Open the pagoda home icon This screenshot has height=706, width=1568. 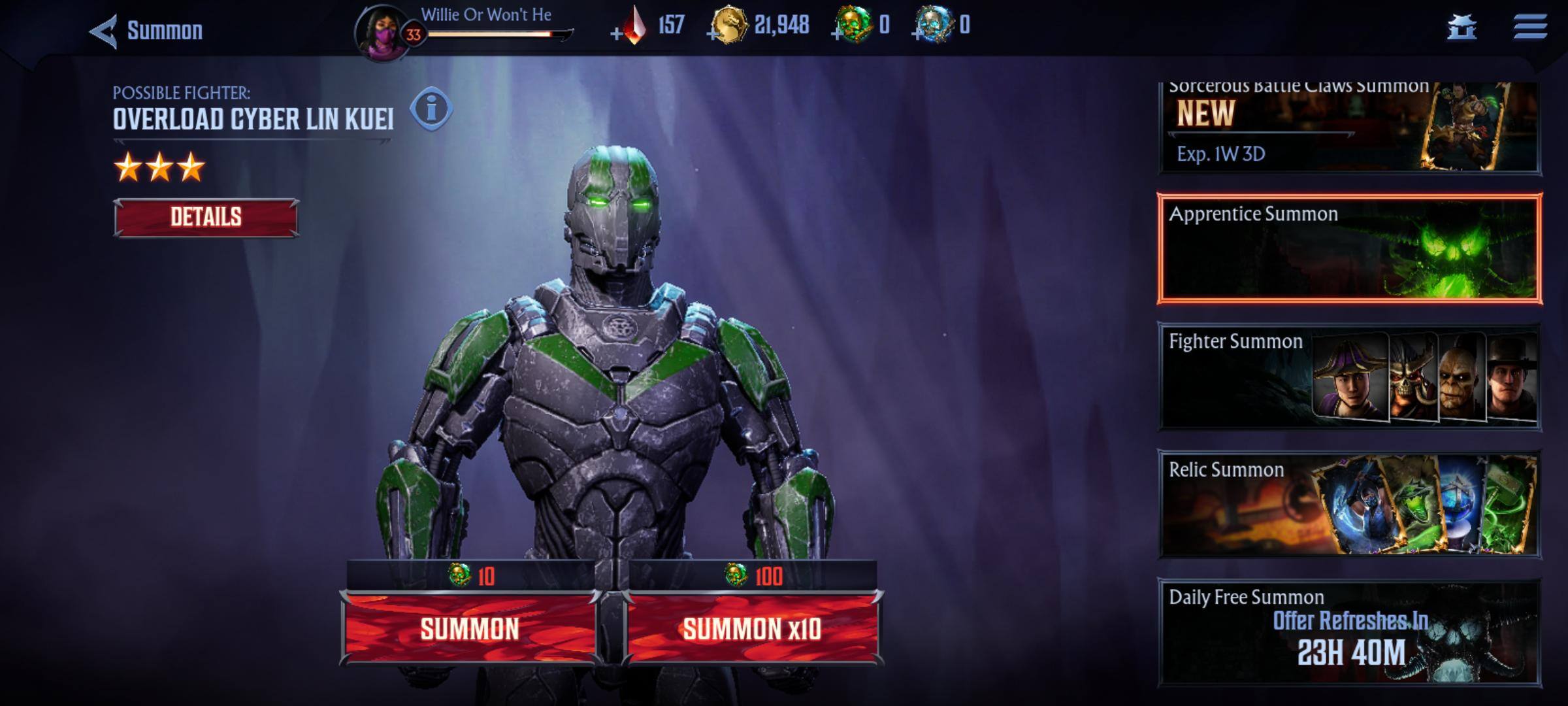pos(1462,28)
